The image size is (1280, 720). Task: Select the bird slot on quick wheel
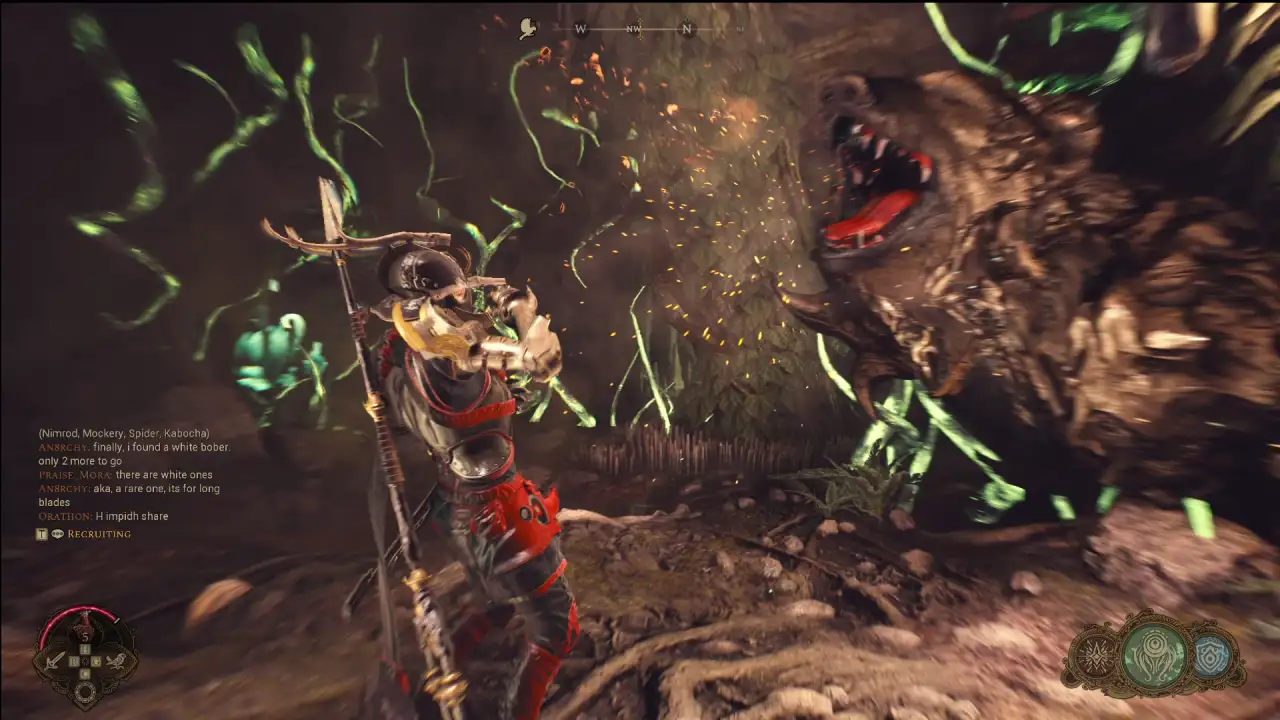click(x=117, y=660)
